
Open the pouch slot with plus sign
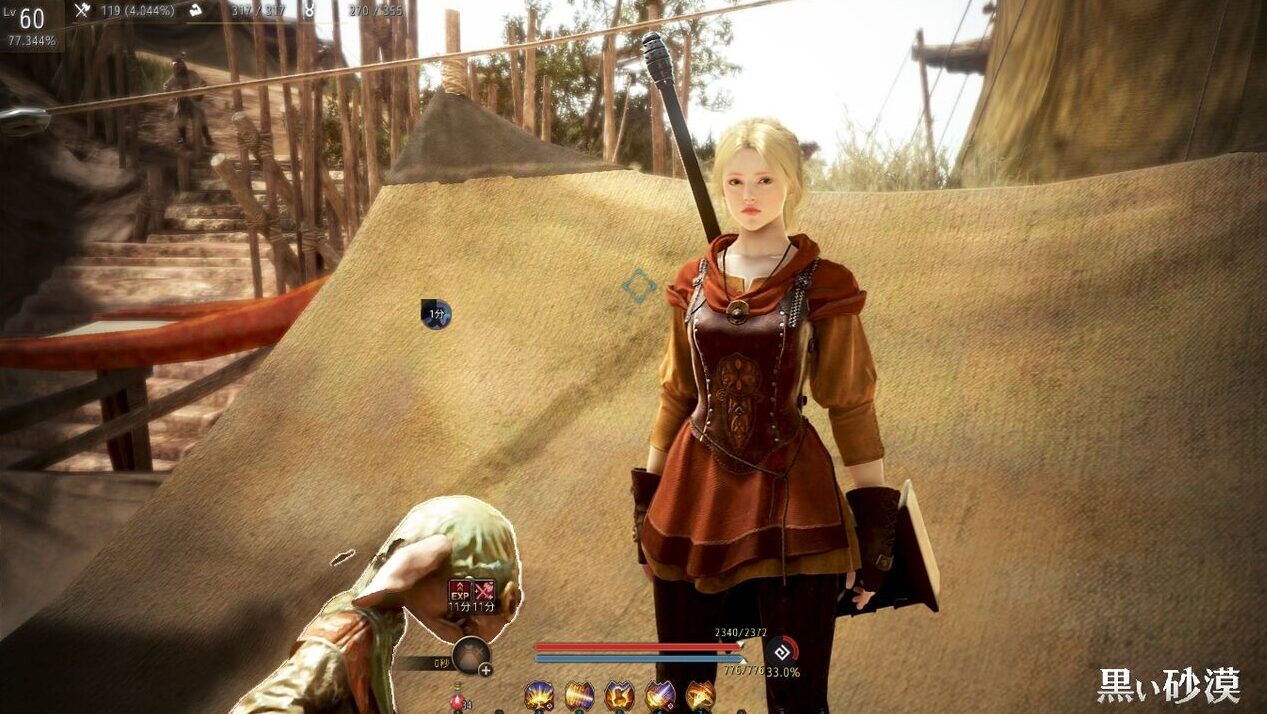point(471,656)
